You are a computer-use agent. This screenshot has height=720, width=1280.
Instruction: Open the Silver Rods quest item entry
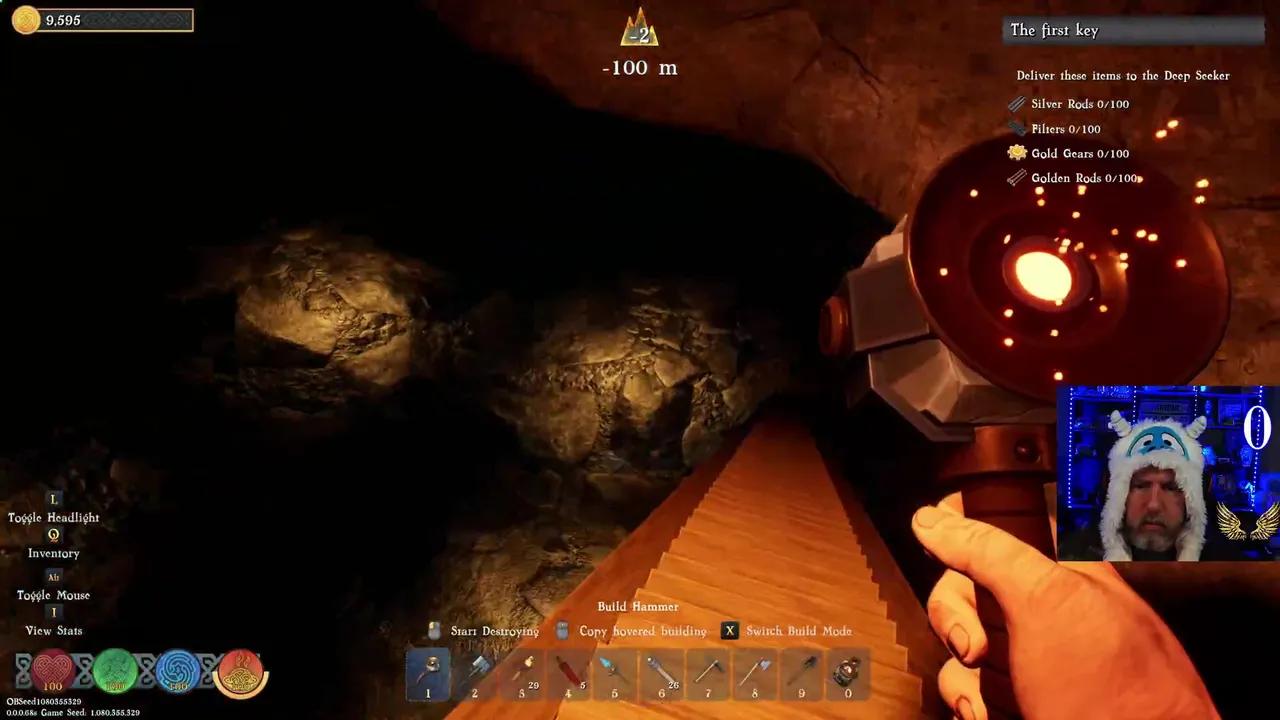1080,103
